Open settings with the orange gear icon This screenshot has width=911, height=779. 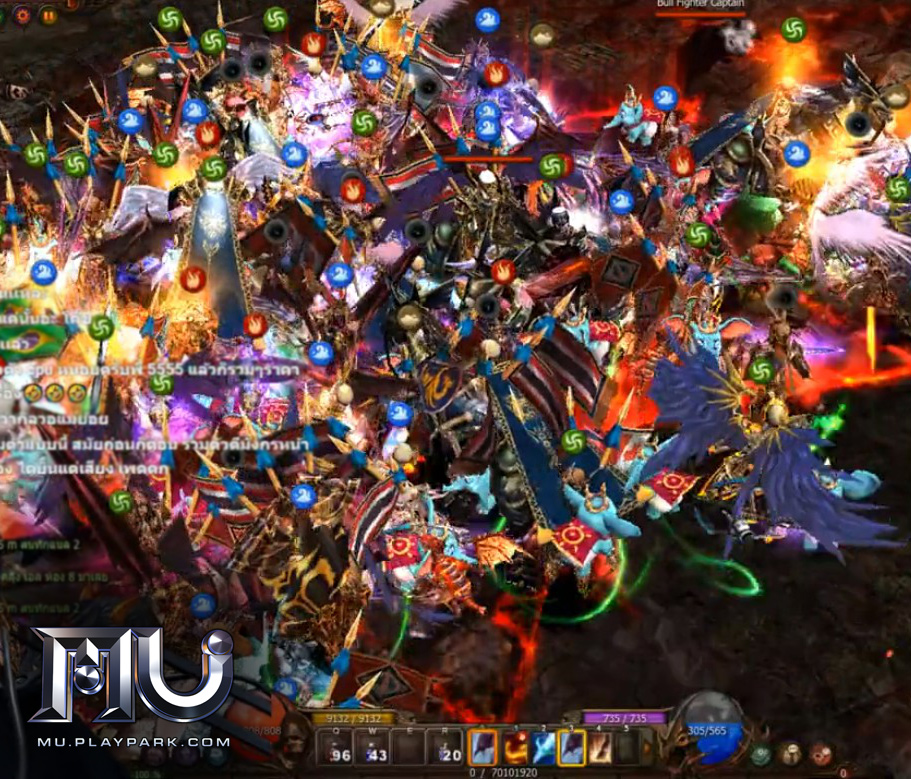pos(23,16)
